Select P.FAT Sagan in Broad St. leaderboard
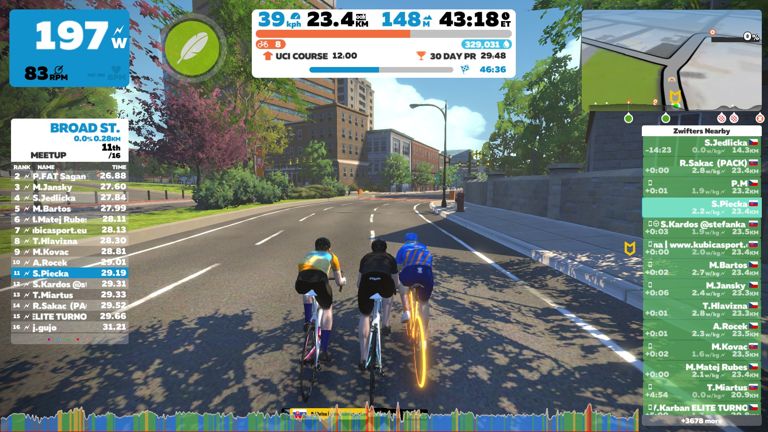The height and width of the screenshot is (432, 768). tap(69, 175)
